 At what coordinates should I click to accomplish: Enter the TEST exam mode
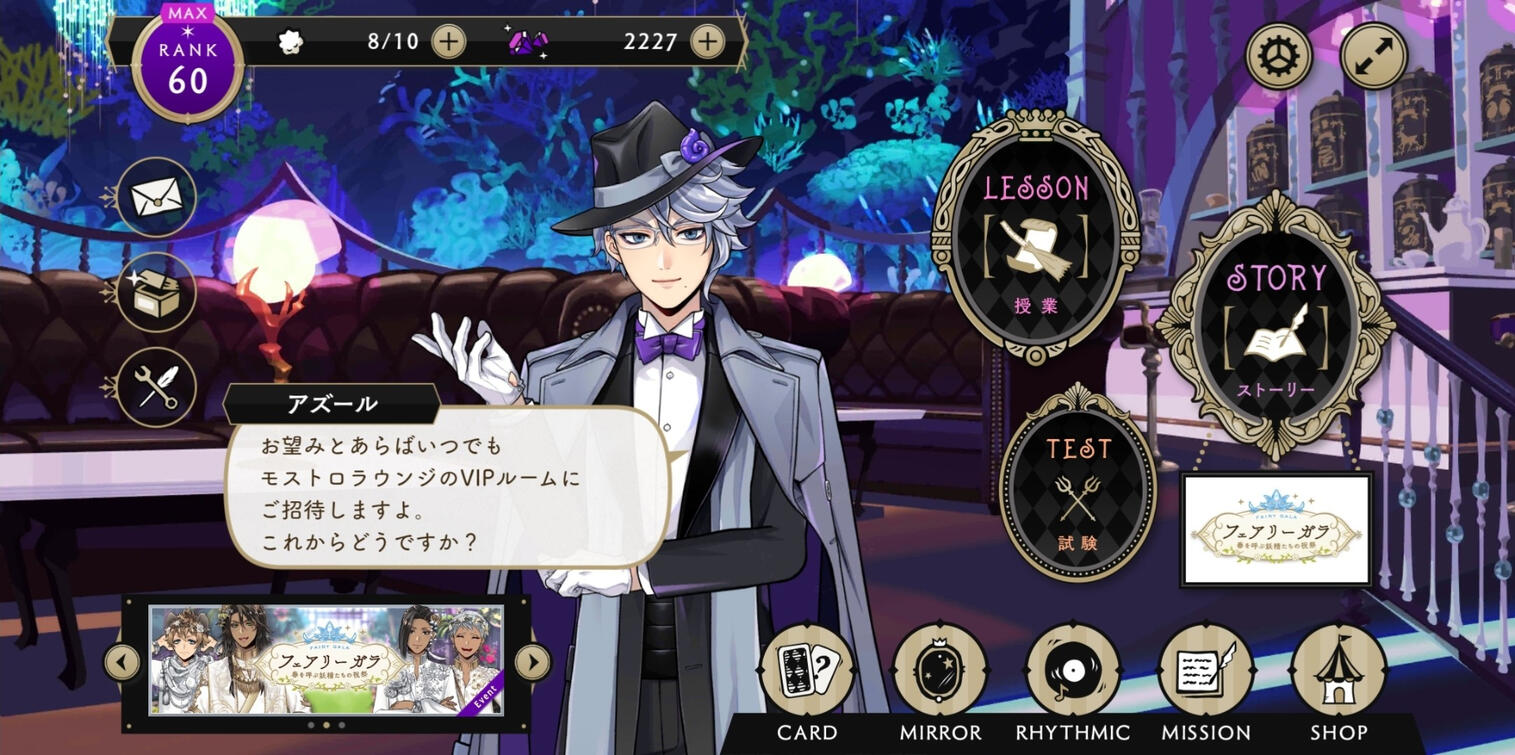tap(1078, 484)
